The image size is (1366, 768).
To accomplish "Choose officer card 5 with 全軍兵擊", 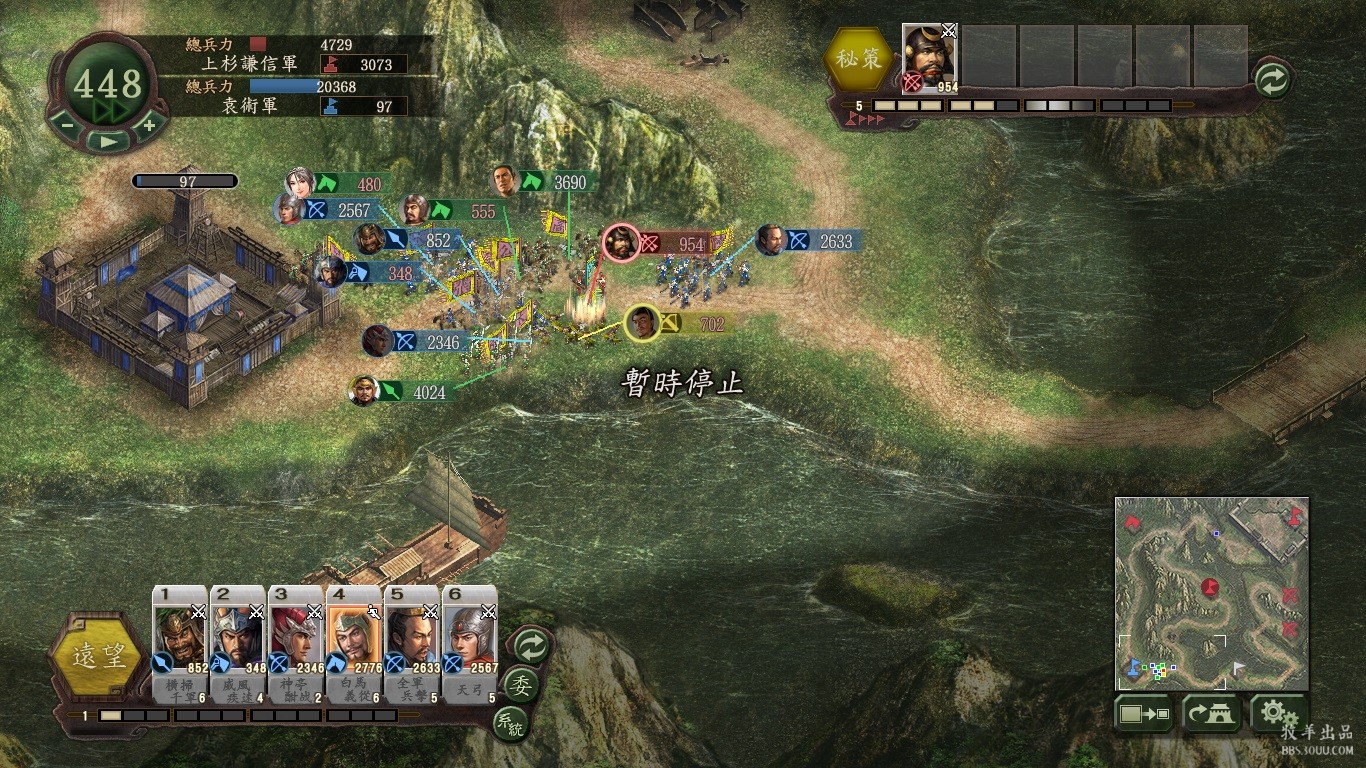I will (x=412, y=644).
